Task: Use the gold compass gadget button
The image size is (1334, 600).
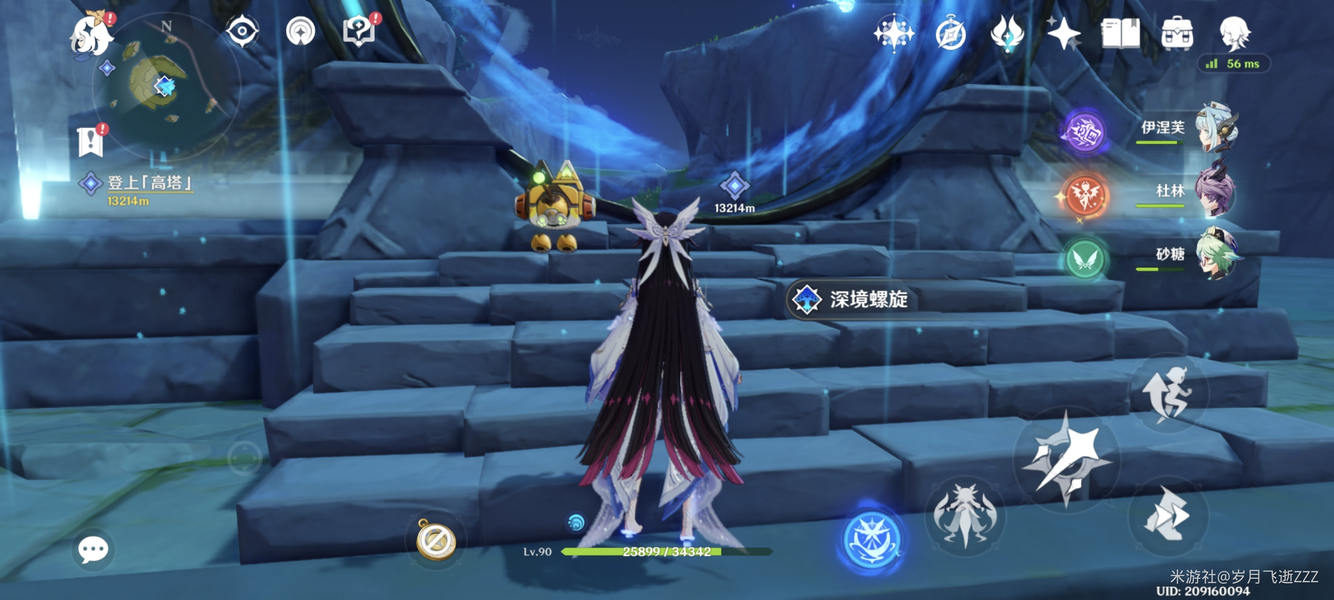Action: (436, 541)
